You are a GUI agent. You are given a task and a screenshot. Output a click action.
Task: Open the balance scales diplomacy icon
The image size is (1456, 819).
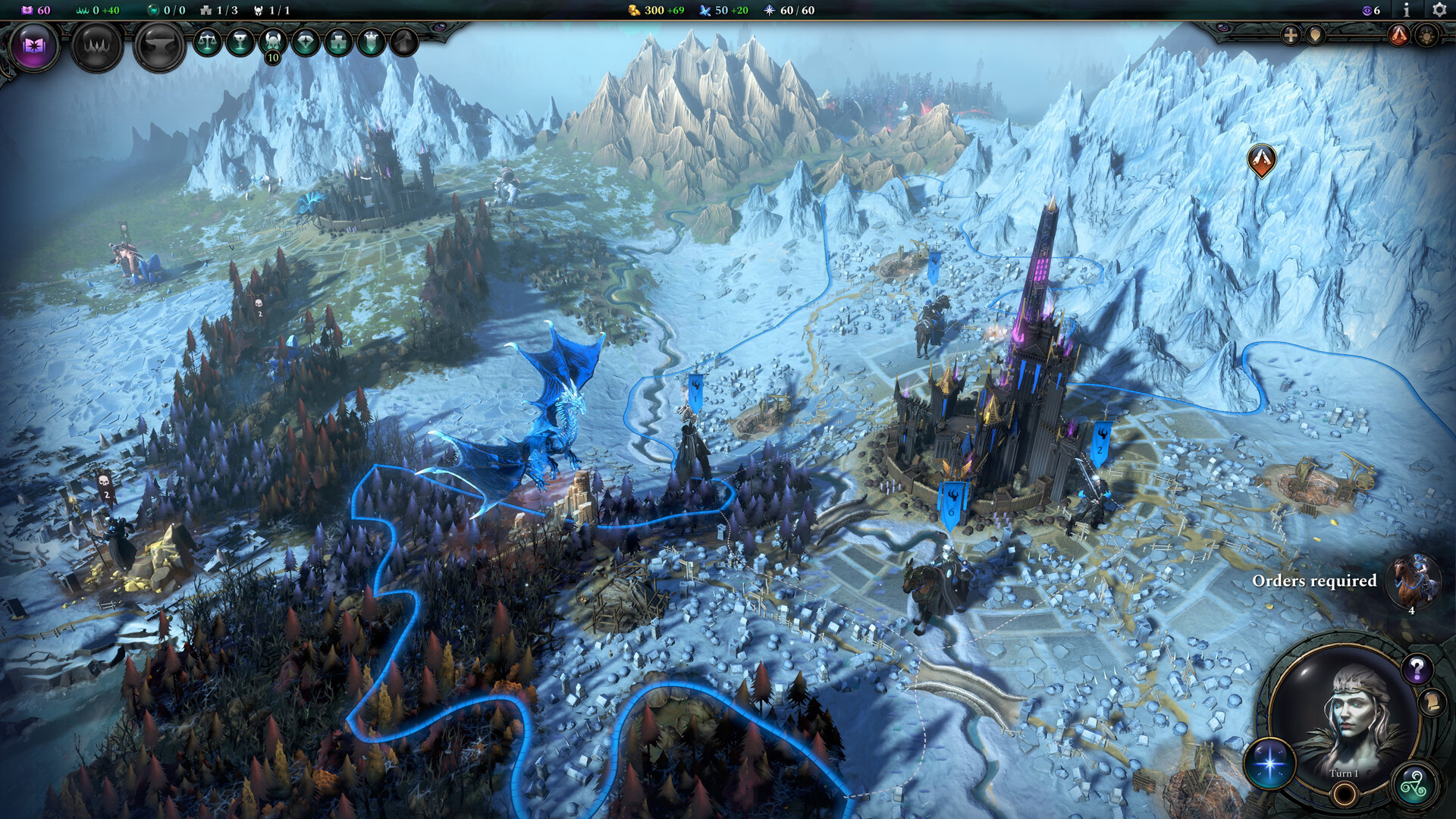206,42
